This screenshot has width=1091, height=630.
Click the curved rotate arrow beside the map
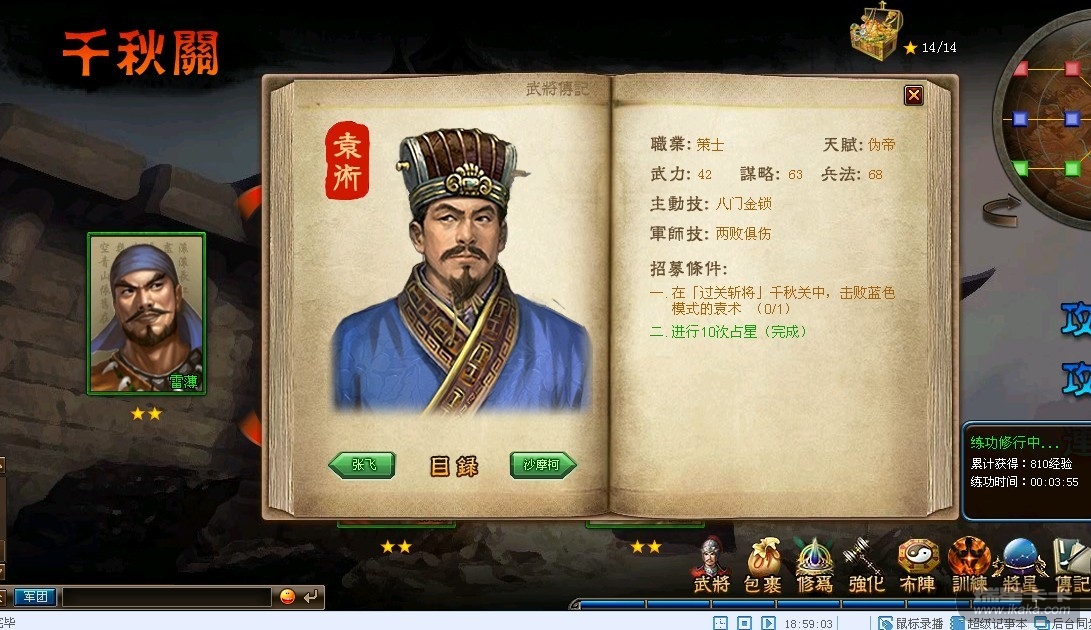[x=1001, y=207]
